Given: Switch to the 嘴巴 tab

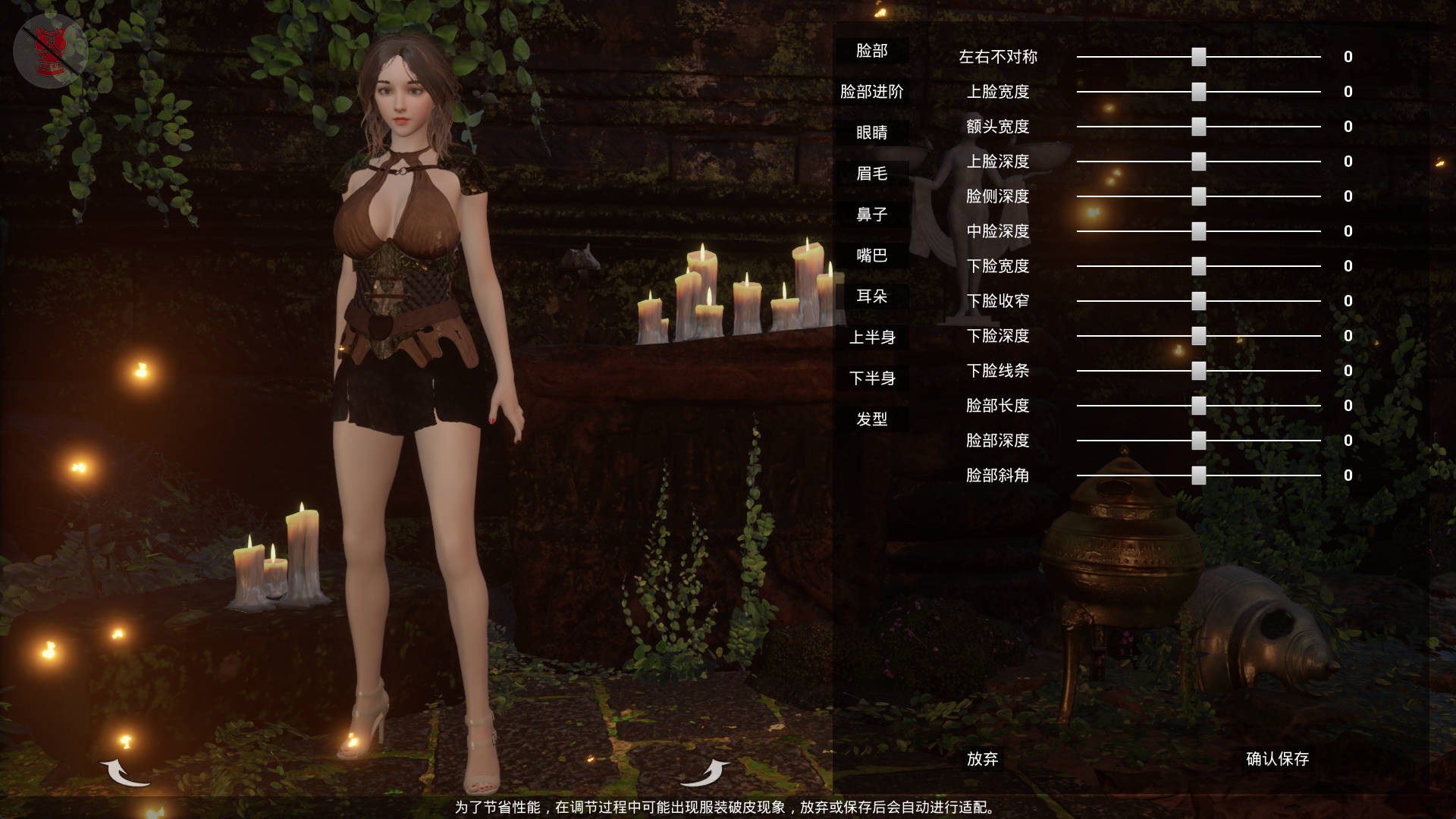Looking at the screenshot, I should pyautogui.click(x=871, y=256).
